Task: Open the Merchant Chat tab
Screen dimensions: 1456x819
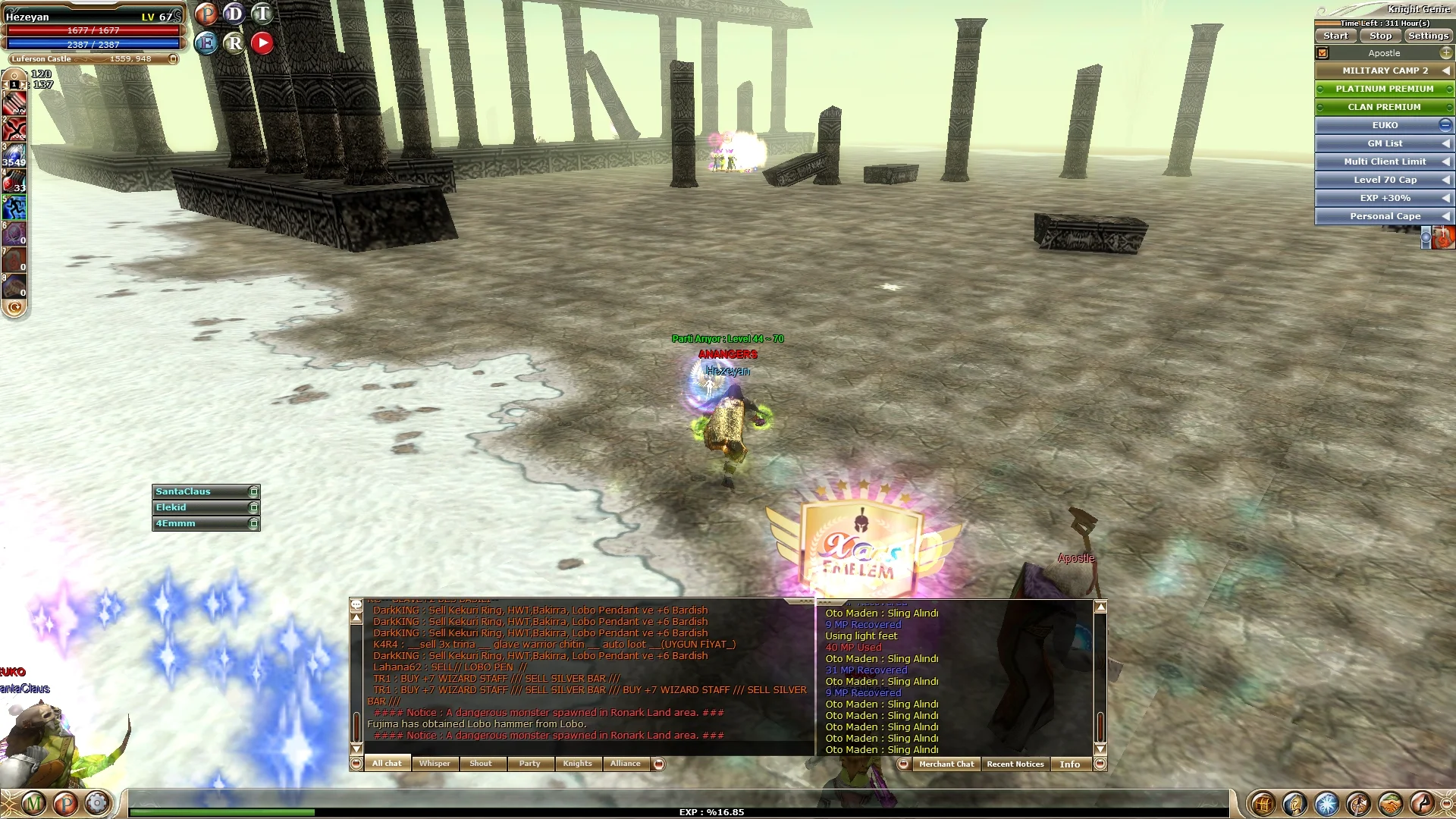Action: (946, 764)
